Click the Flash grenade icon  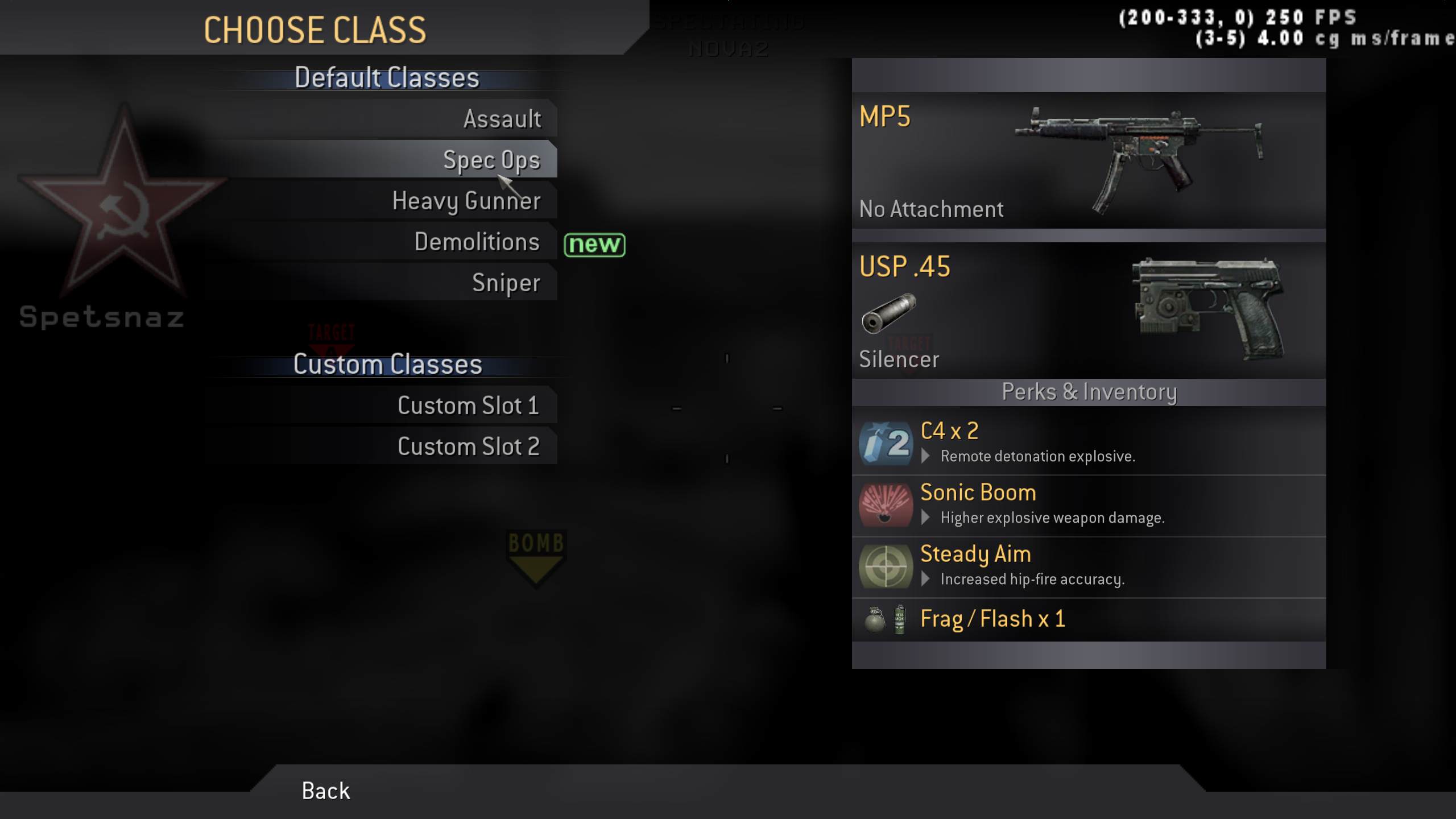pyautogui.click(x=900, y=620)
